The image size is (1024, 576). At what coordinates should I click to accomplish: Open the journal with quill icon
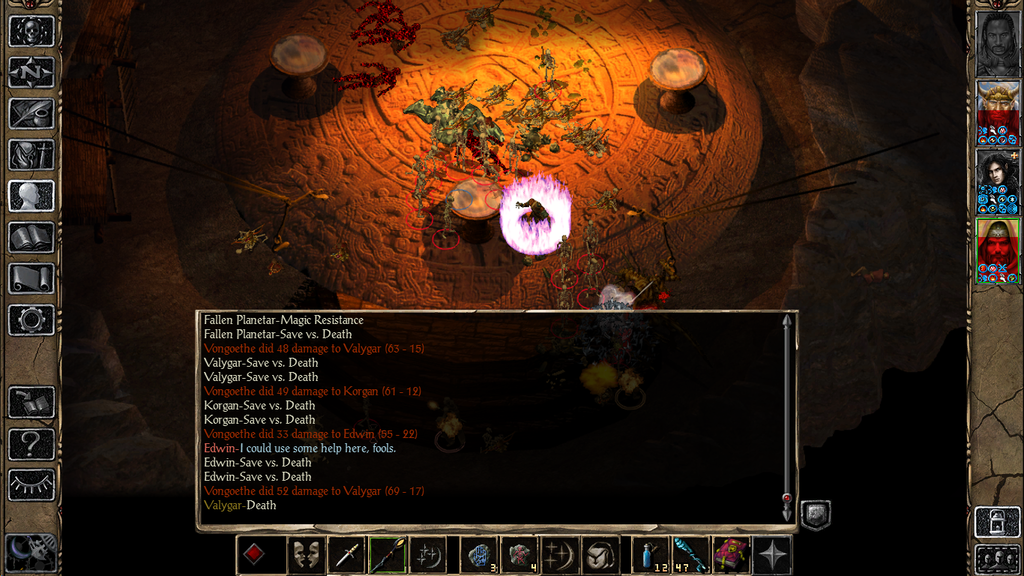click(30, 113)
